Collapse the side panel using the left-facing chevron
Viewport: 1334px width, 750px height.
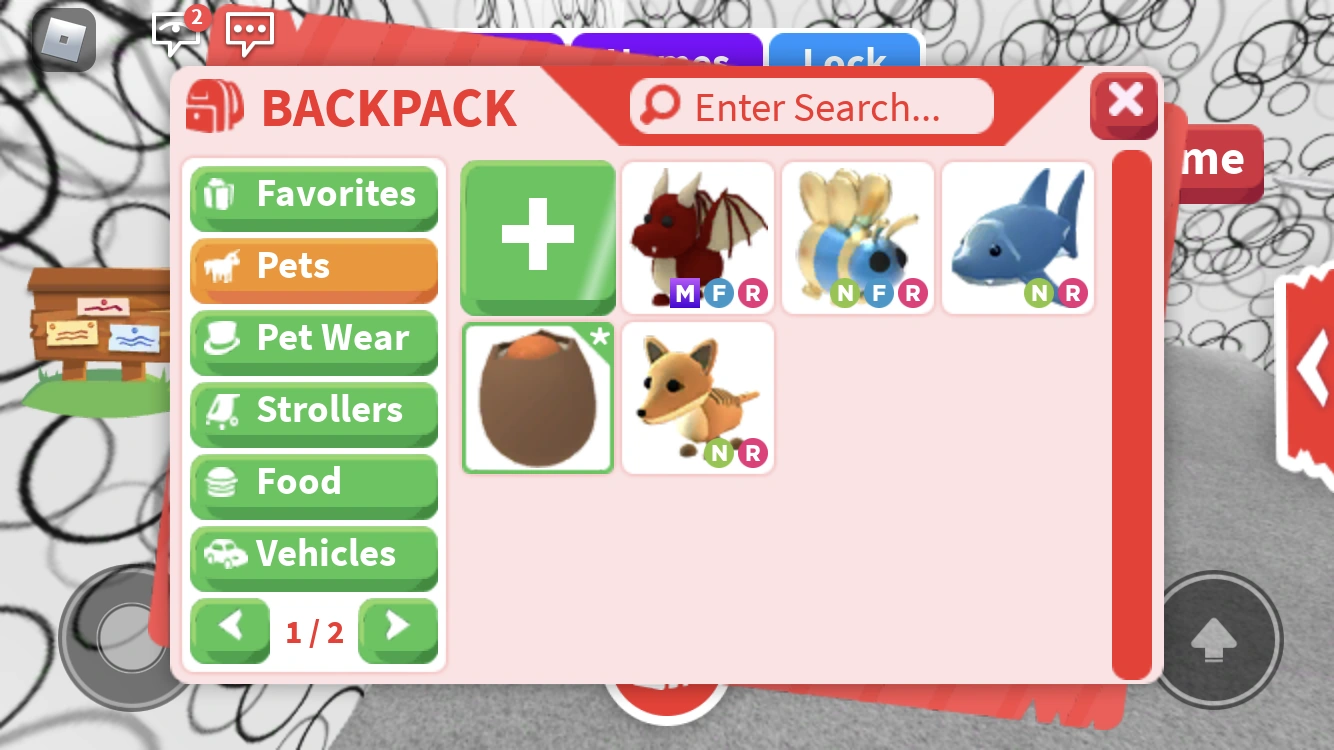click(1315, 368)
